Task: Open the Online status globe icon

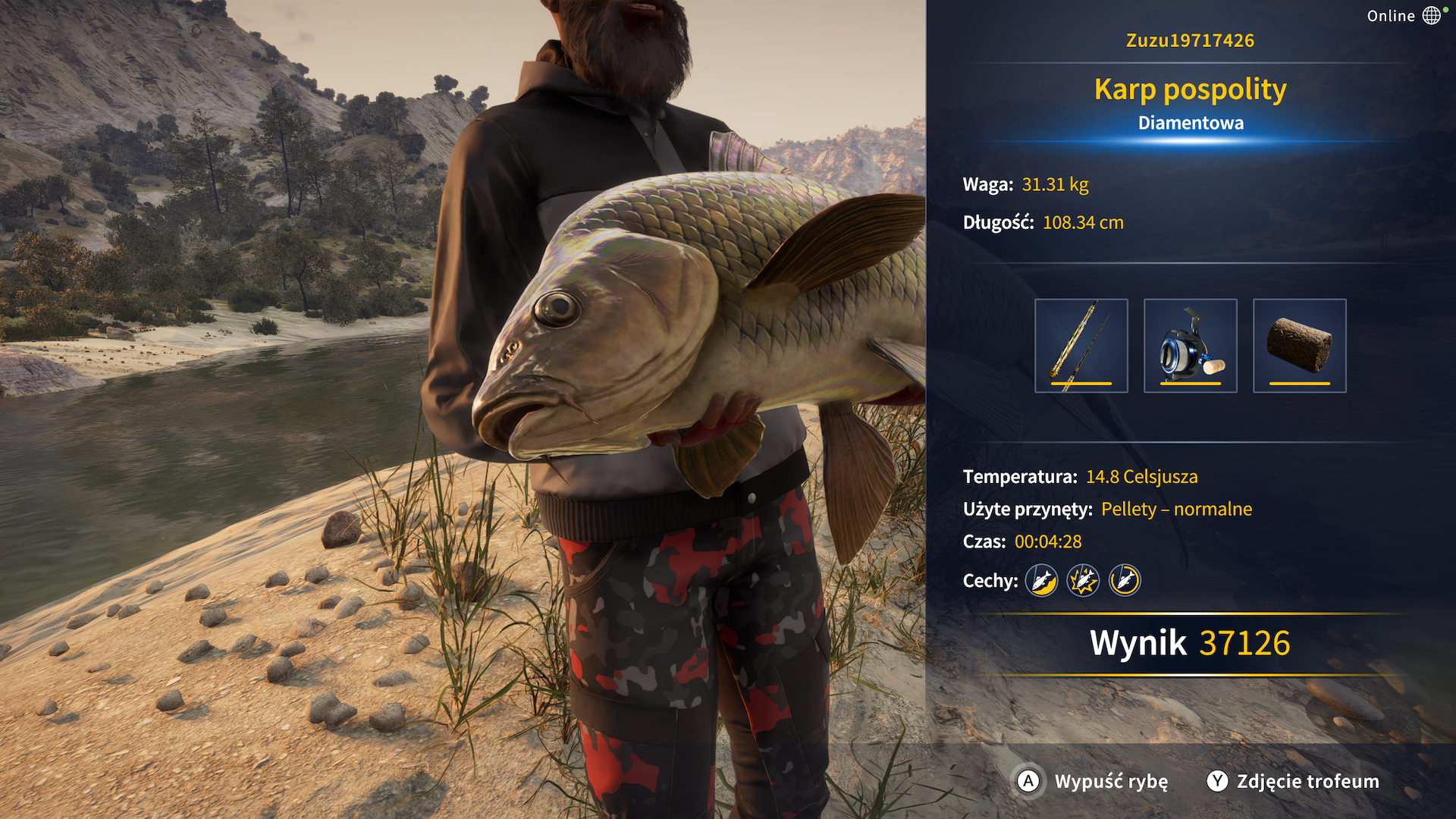Action: 1431,15
